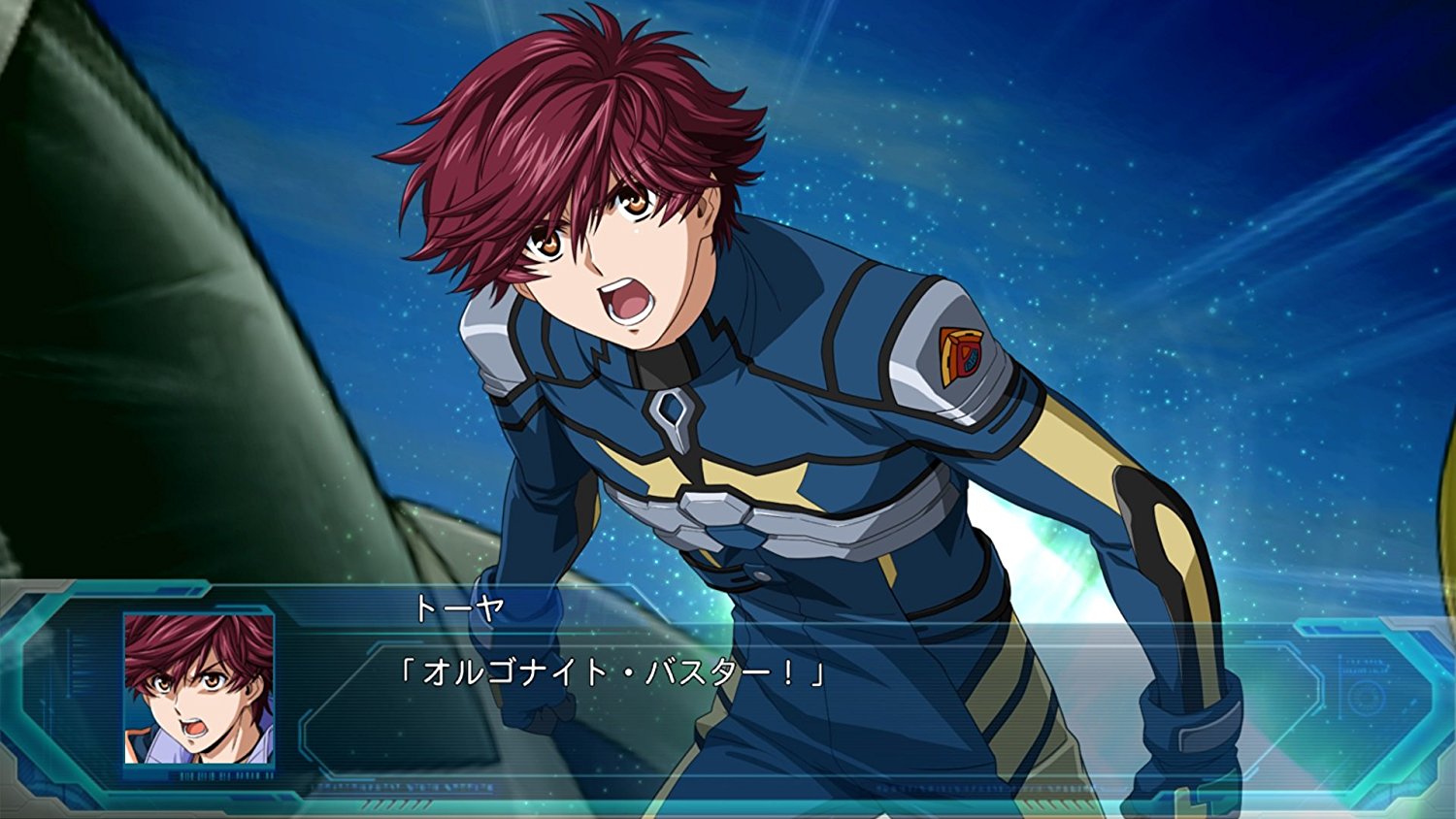Screen dimensions: 1456x819
Task: Click the tiny data readout above the gauge circle
Action: point(1362,664)
